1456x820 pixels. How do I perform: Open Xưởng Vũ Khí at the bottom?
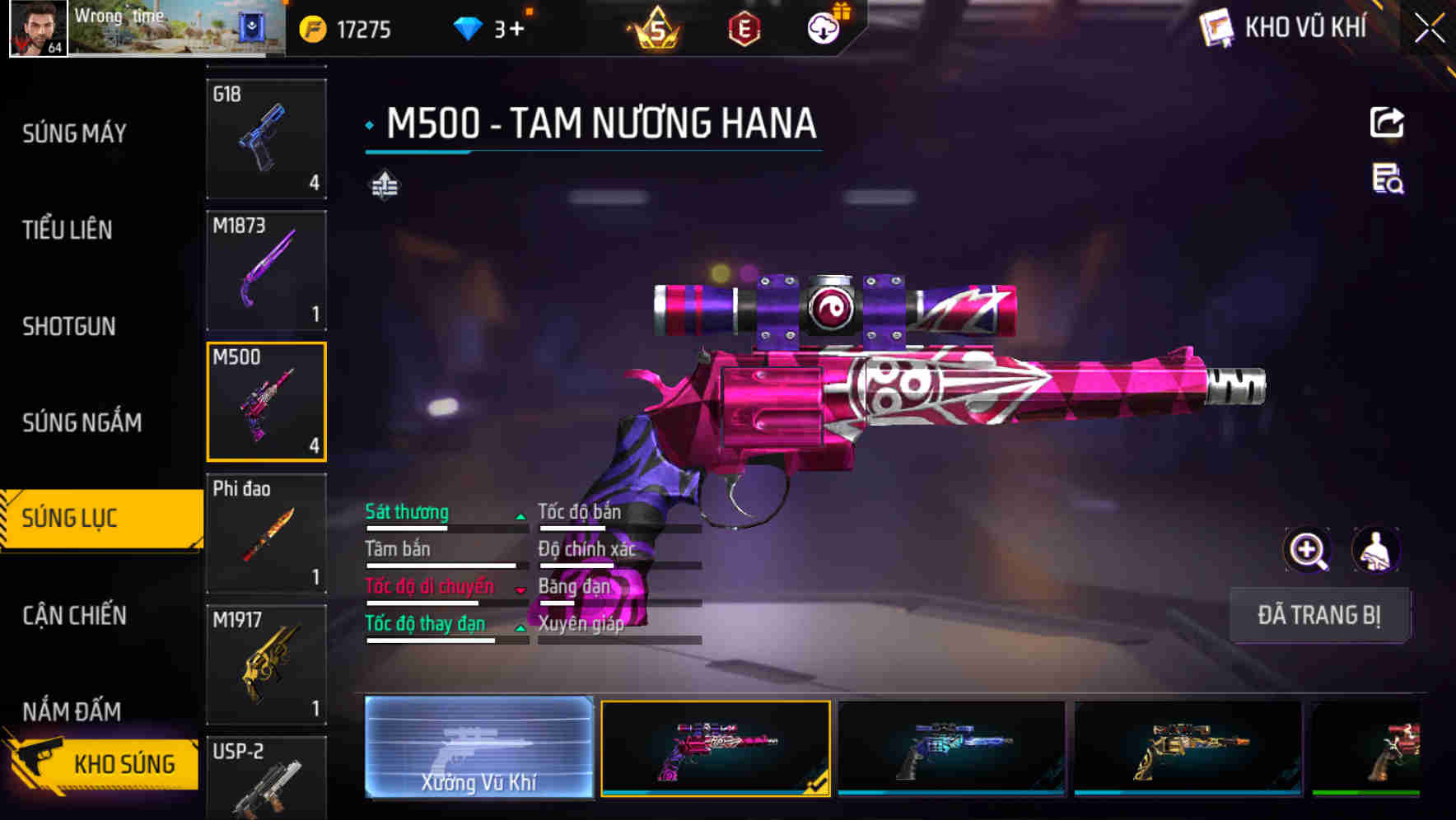click(478, 749)
